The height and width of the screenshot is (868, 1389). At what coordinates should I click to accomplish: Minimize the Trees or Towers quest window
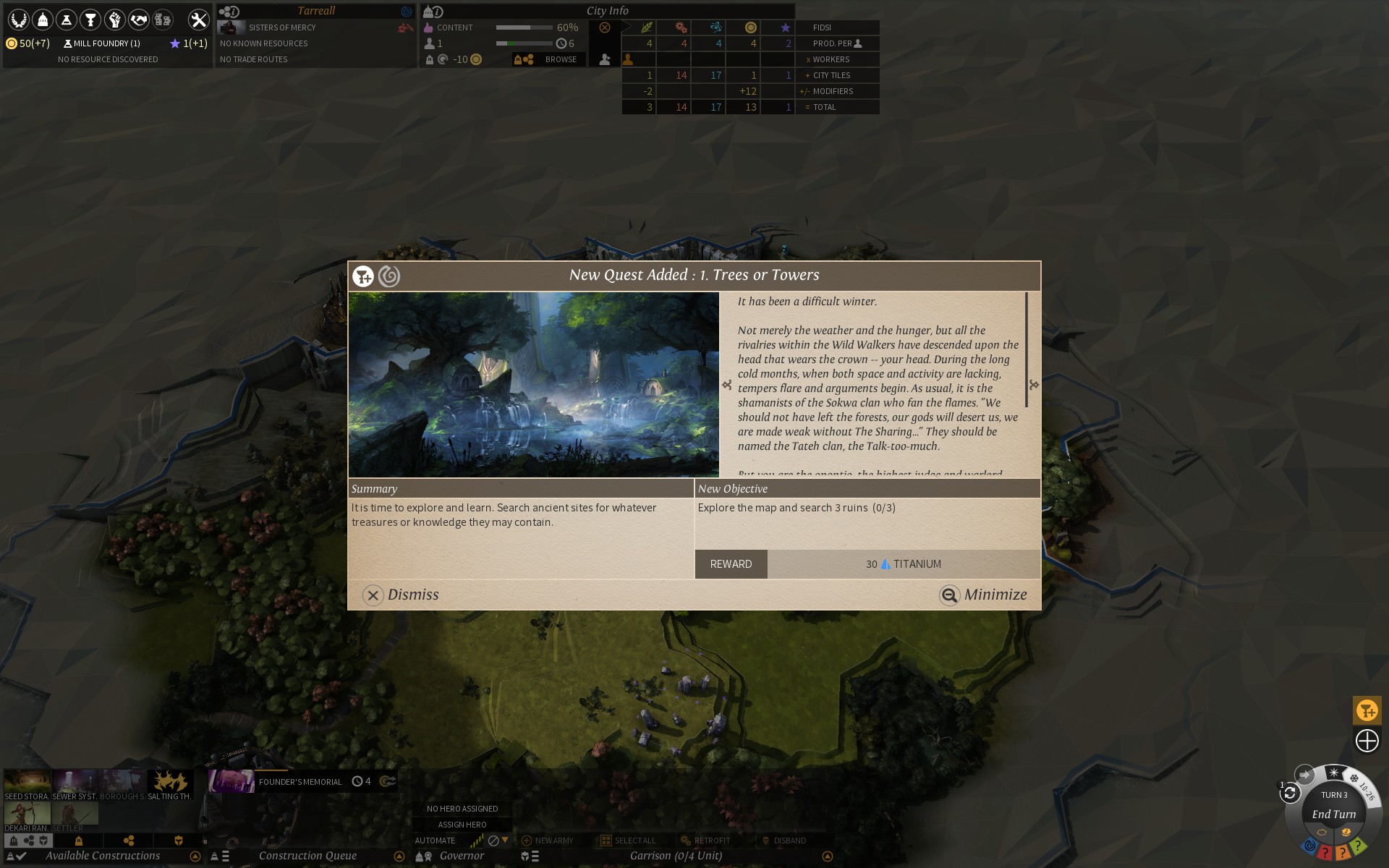click(983, 595)
